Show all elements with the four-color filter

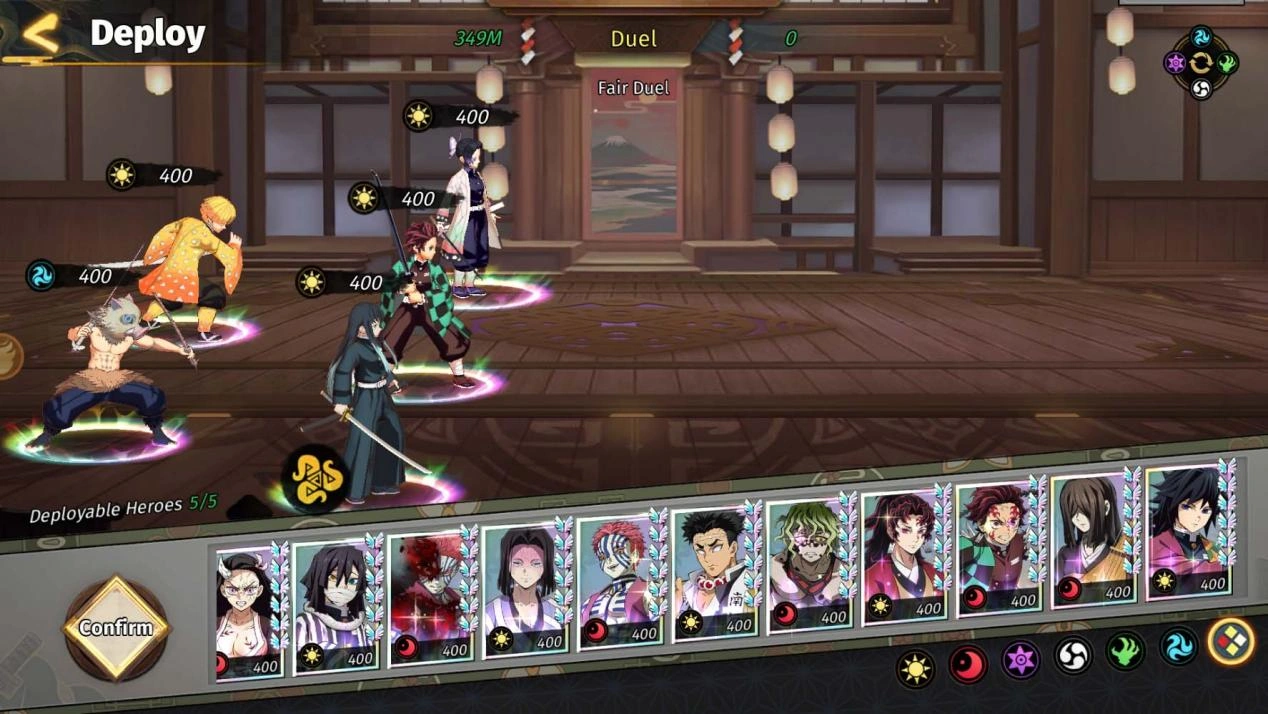(1230, 641)
